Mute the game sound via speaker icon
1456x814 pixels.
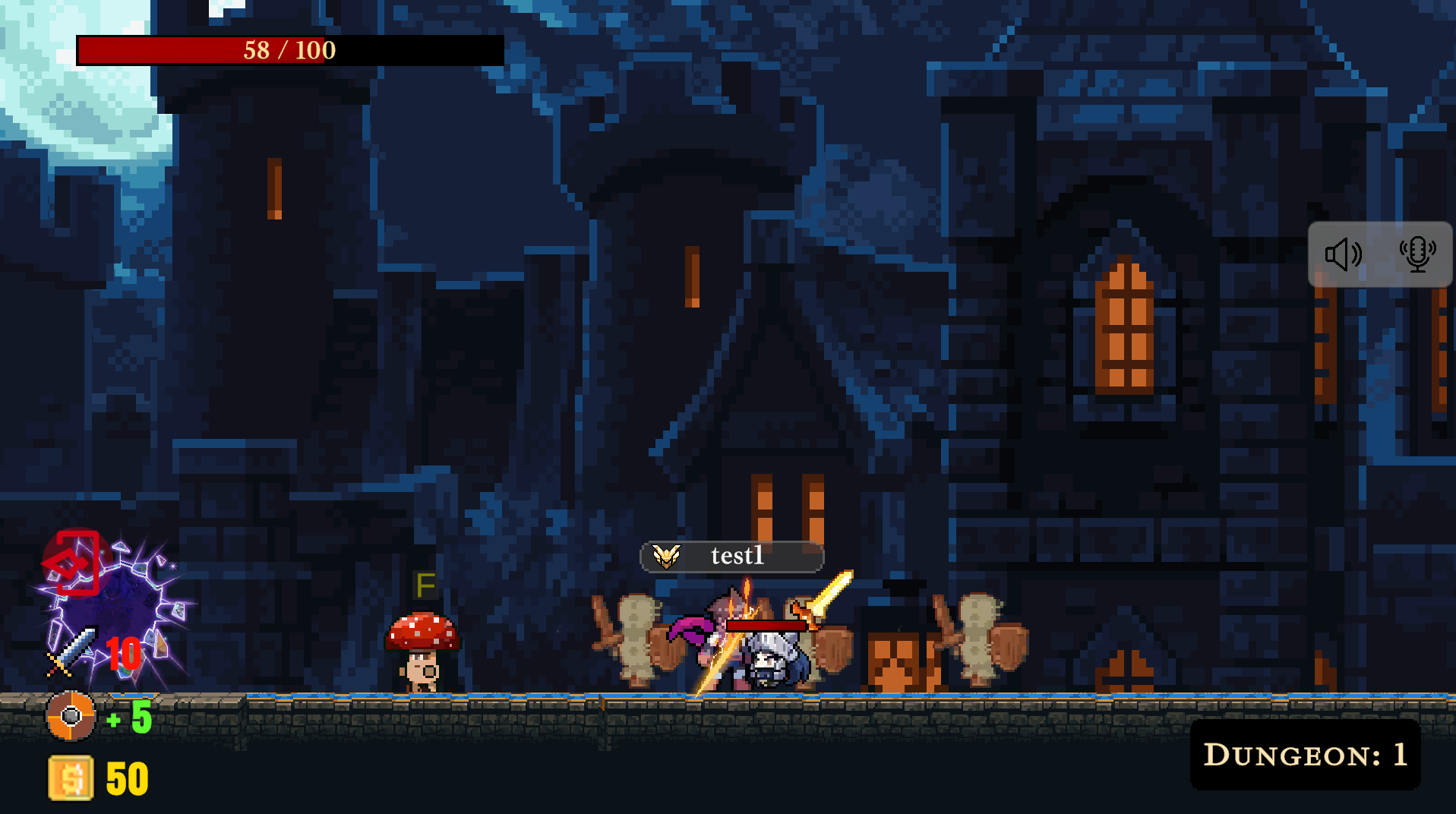(1343, 254)
